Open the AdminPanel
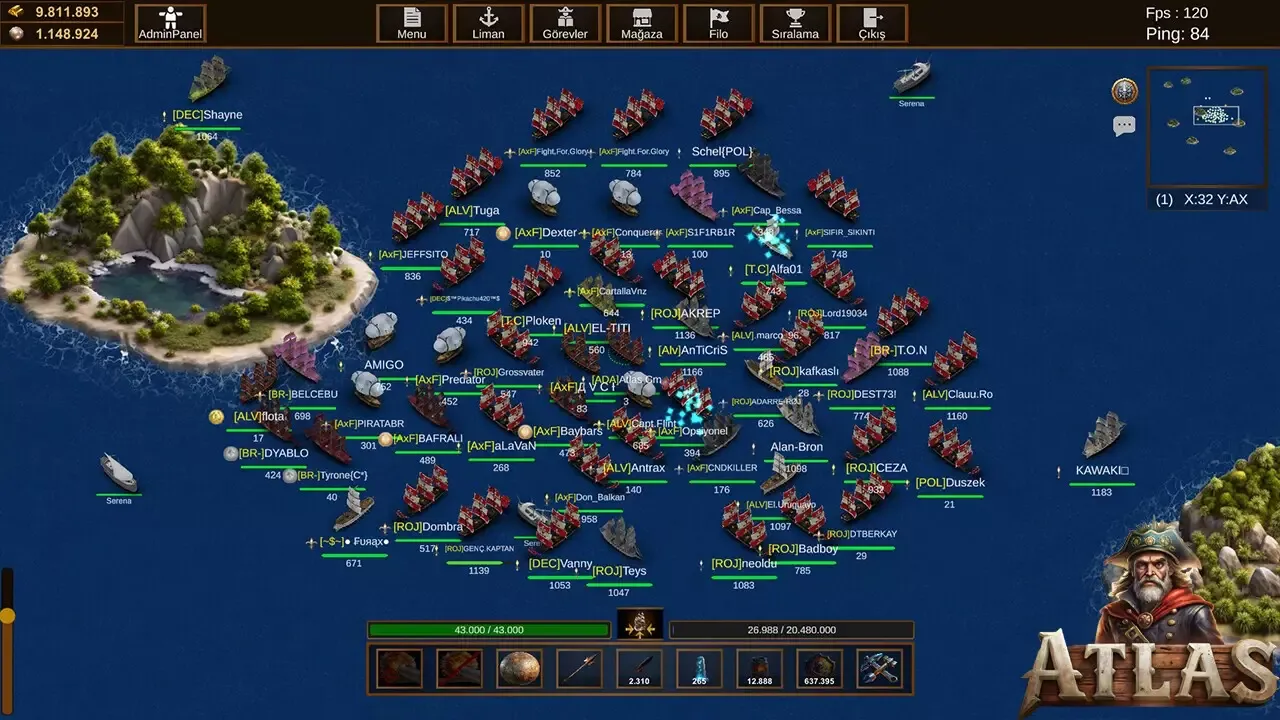The width and height of the screenshot is (1280, 720). tap(170, 23)
